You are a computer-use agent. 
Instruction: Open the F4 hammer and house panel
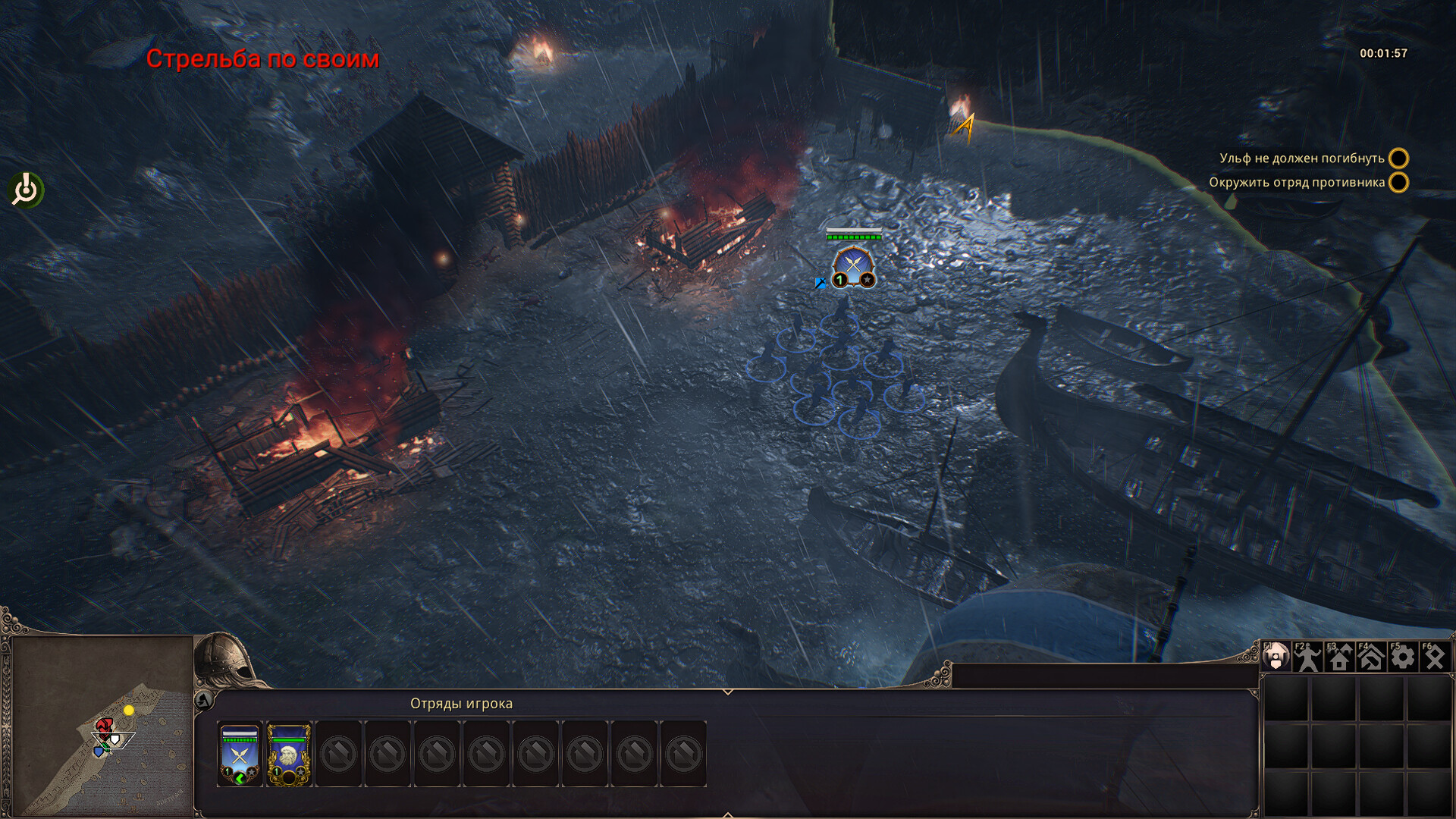click(x=1371, y=657)
